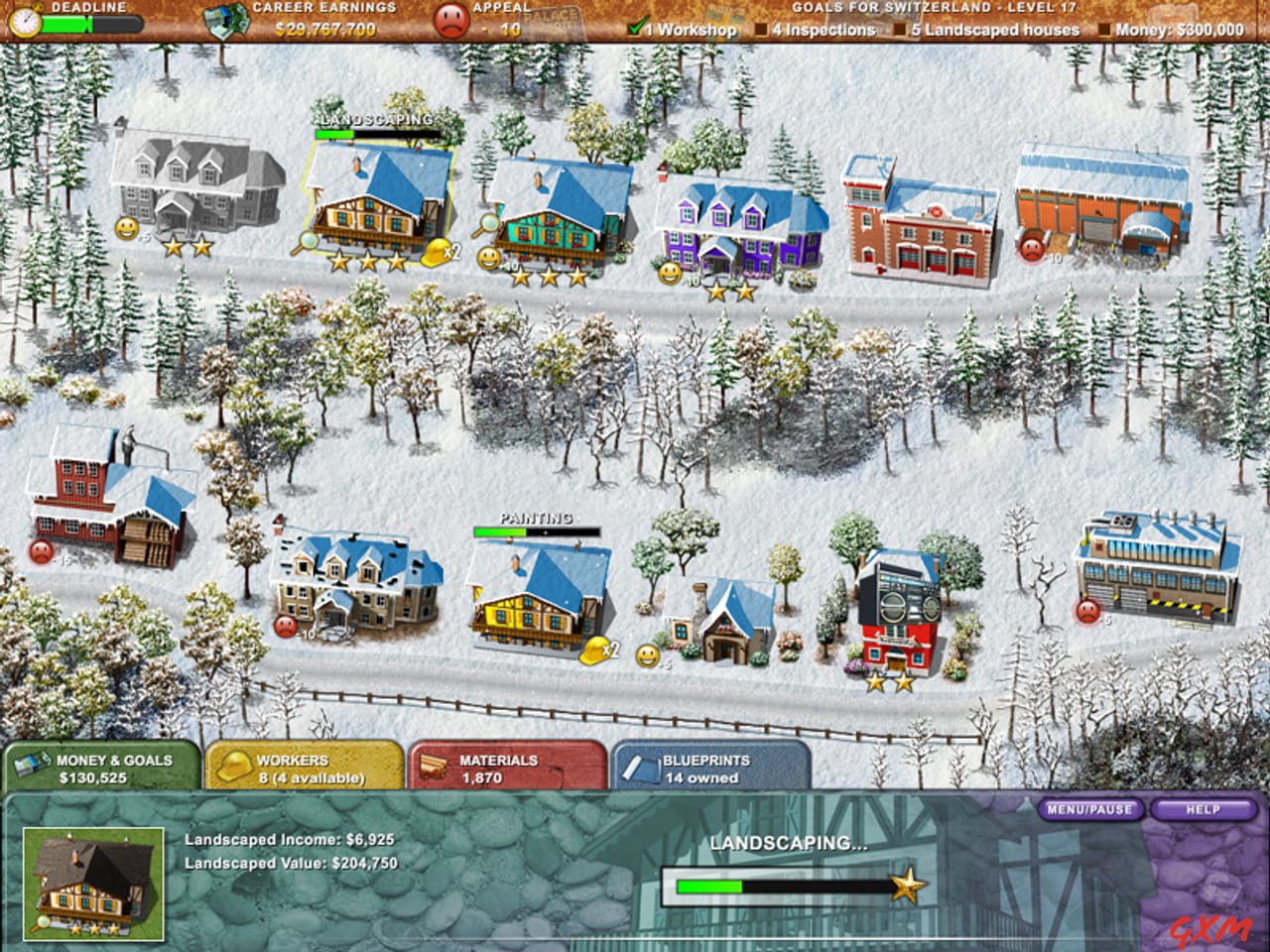Image resolution: width=1270 pixels, height=952 pixels.
Task: Open the Help screen
Action: coord(1204,808)
